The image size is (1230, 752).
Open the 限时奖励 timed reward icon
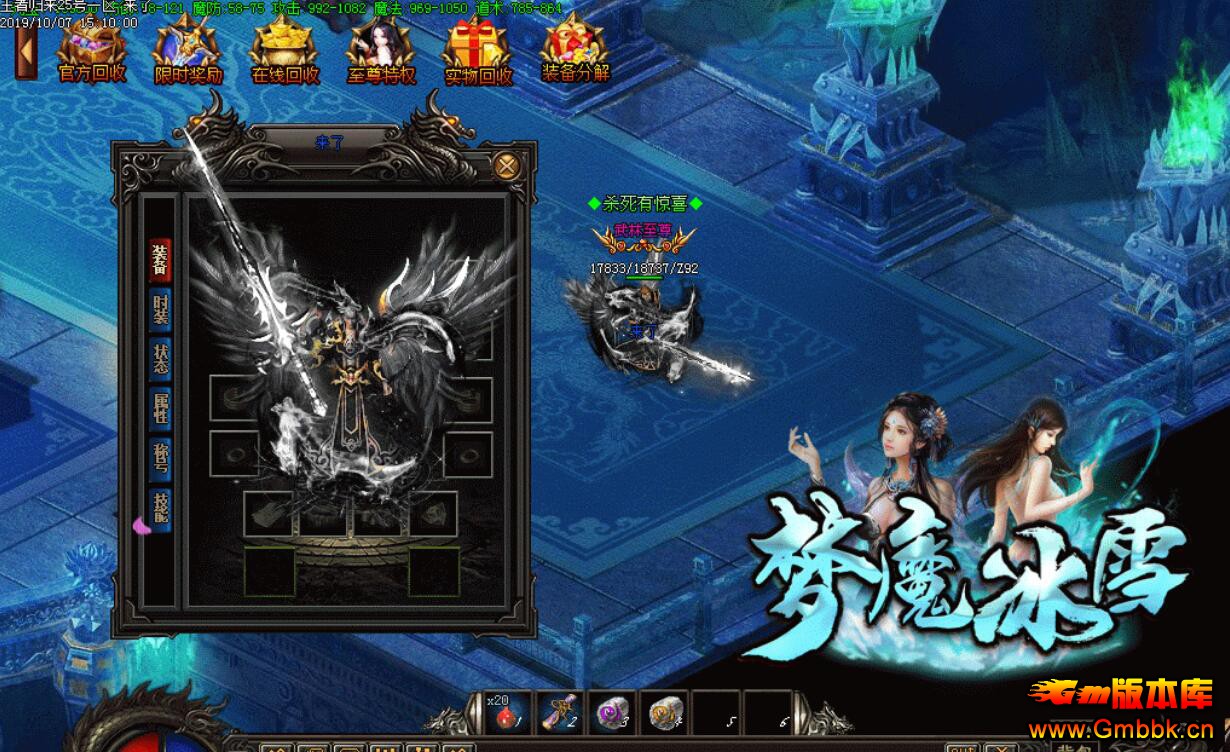188,52
